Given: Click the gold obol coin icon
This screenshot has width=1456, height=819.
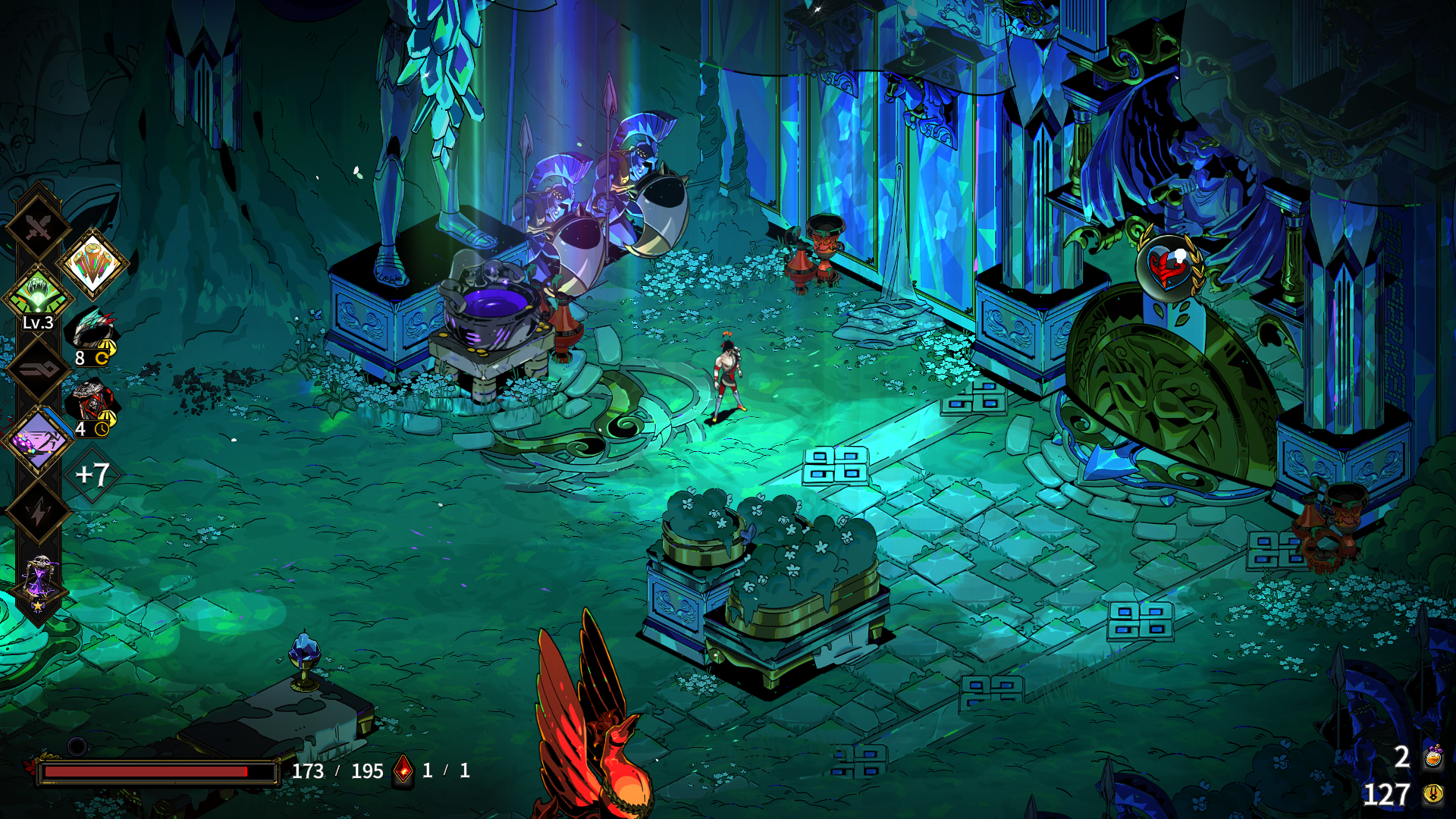Looking at the screenshot, I should pos(1433,794).
